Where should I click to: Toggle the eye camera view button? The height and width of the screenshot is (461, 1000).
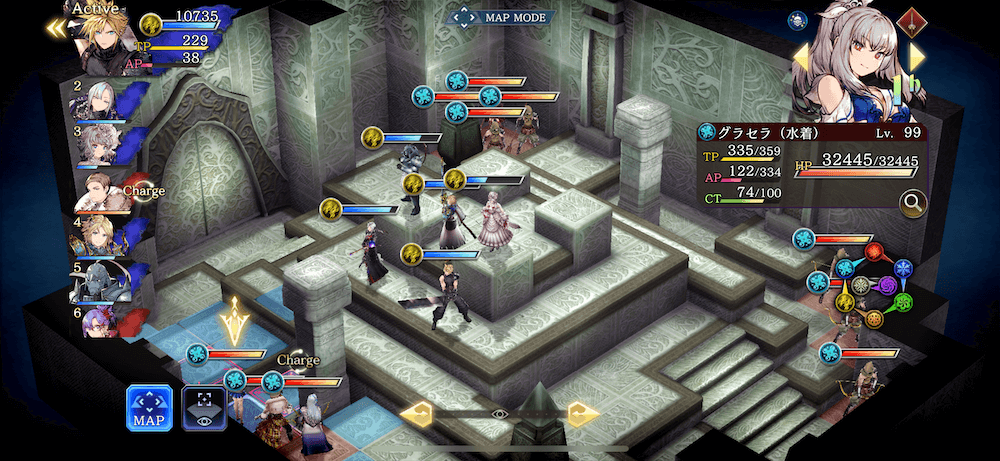click(x=204, y=408)
